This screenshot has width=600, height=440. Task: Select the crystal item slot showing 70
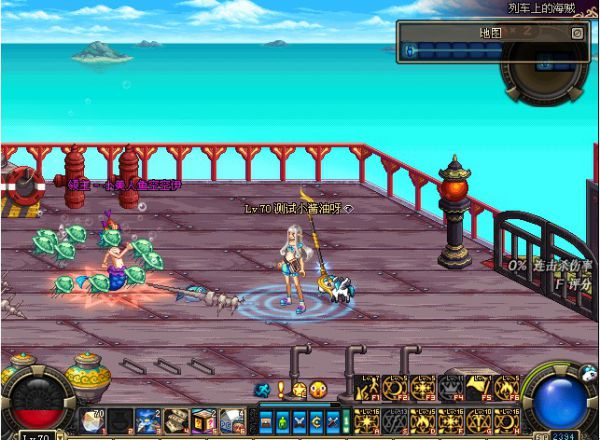click(x=92, y=420)
